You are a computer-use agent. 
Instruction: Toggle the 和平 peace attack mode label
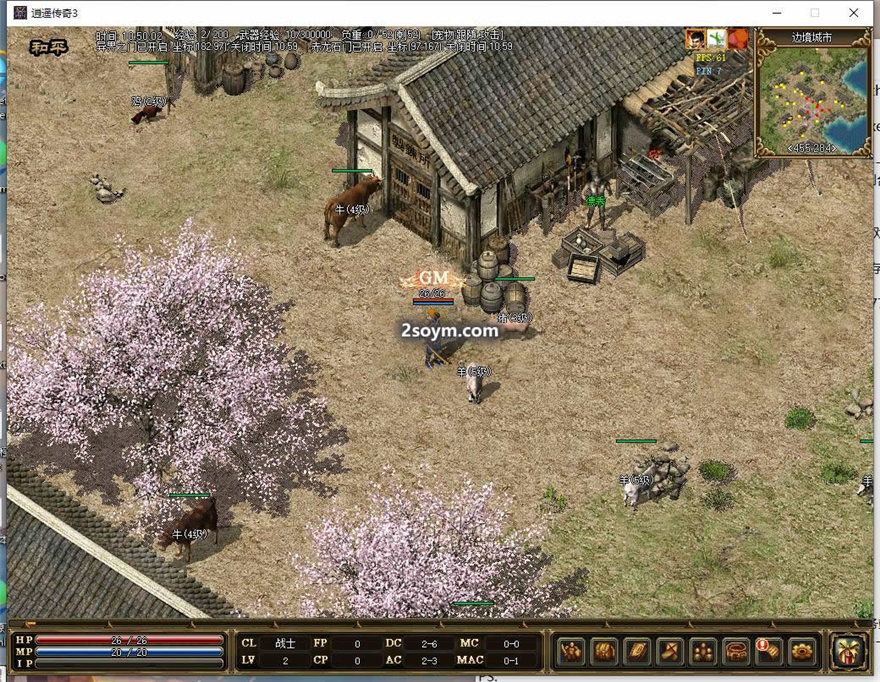(x=48, y=46)
